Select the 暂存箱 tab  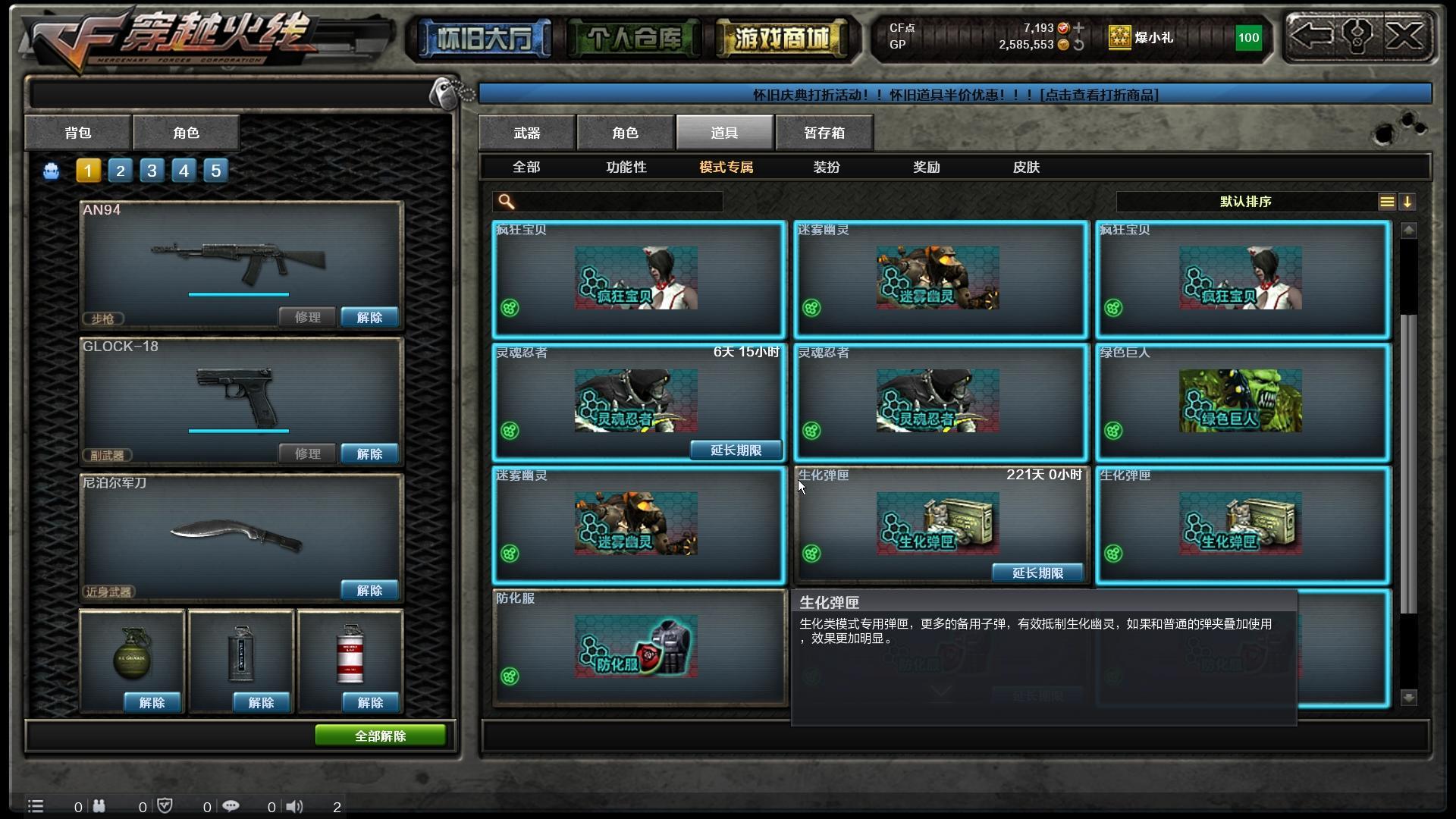point(824,133)
